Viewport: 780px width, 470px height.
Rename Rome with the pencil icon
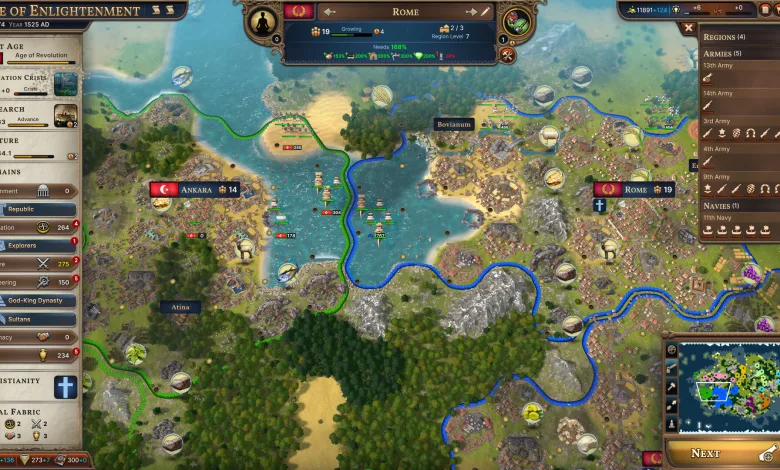[486, 11]
